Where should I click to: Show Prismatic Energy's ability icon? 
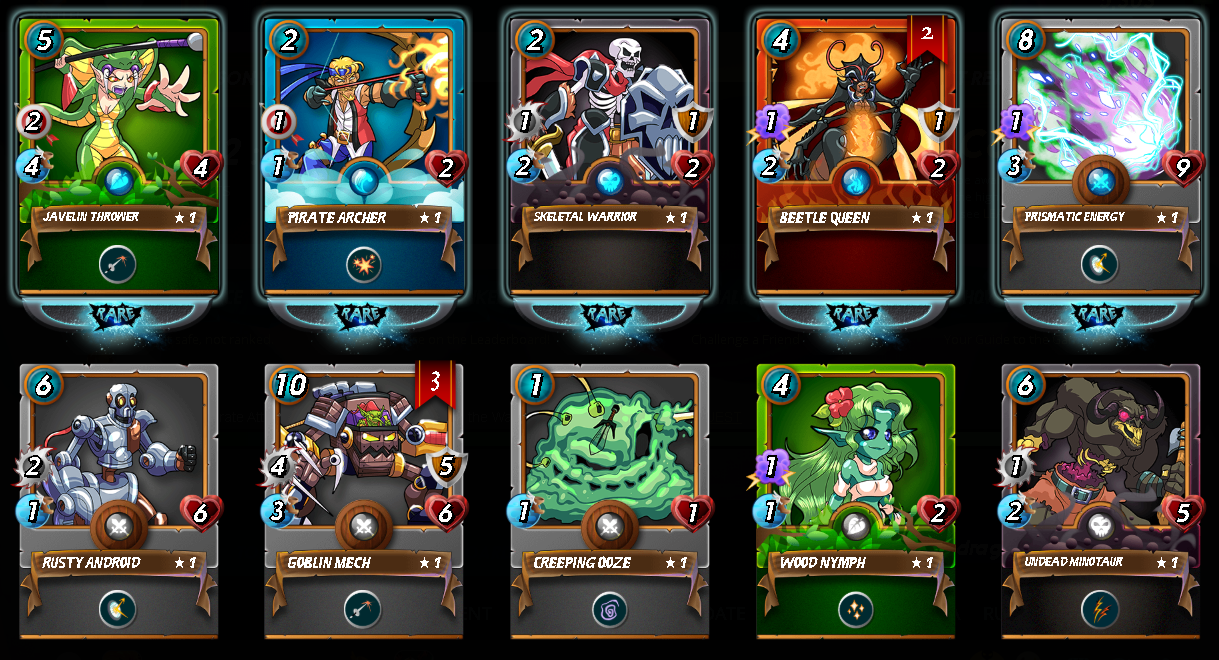pyautogui.click(x=1100, y=264)
